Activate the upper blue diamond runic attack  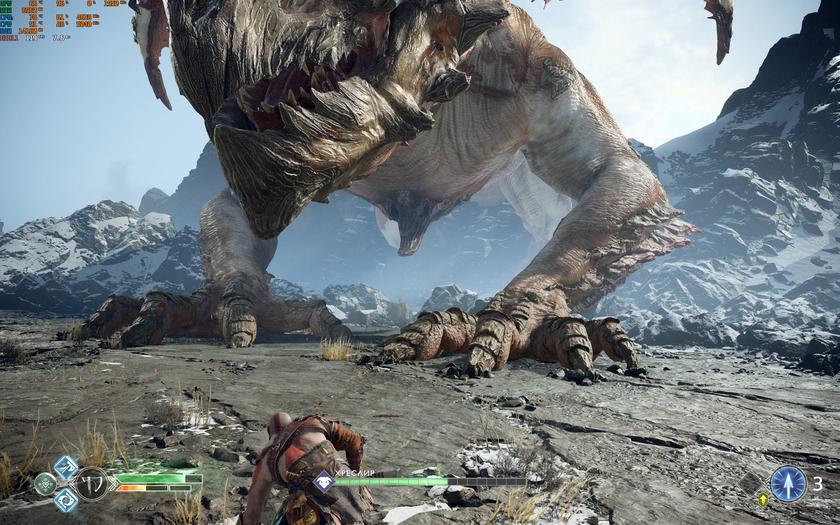pyautogui.click(x=65, y=467)
